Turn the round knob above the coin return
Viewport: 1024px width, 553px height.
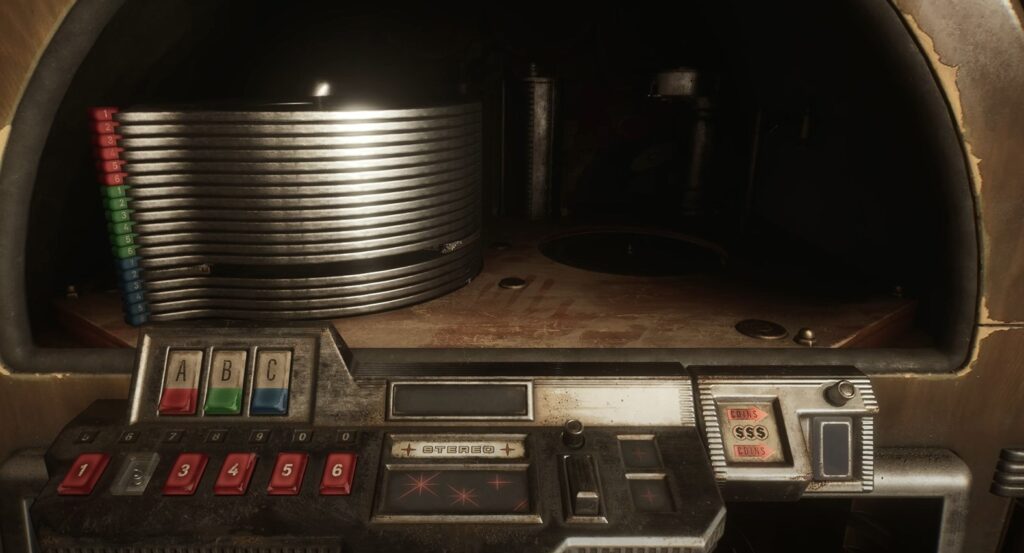841,392
